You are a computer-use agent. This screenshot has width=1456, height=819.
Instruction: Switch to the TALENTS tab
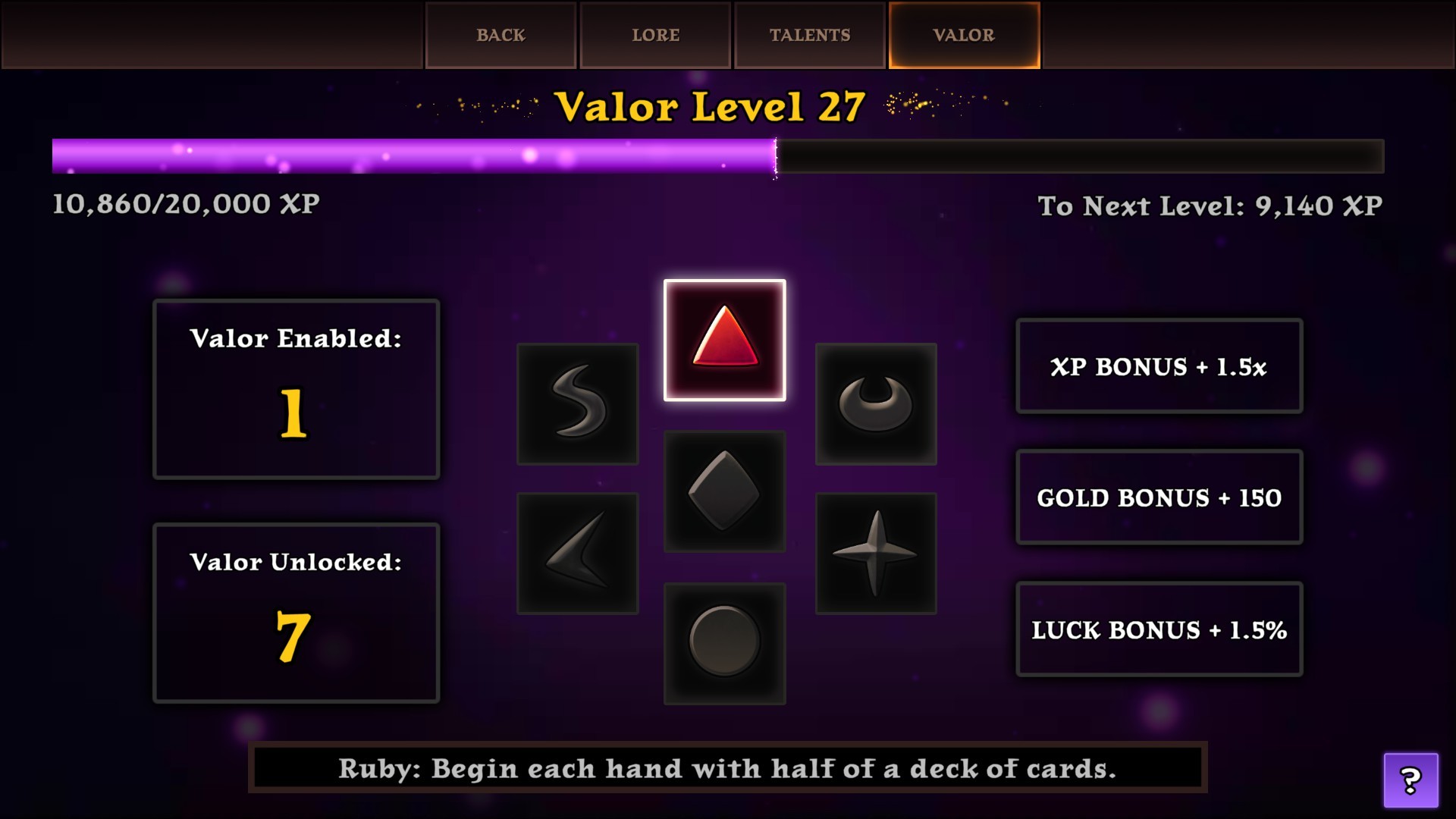808,34
